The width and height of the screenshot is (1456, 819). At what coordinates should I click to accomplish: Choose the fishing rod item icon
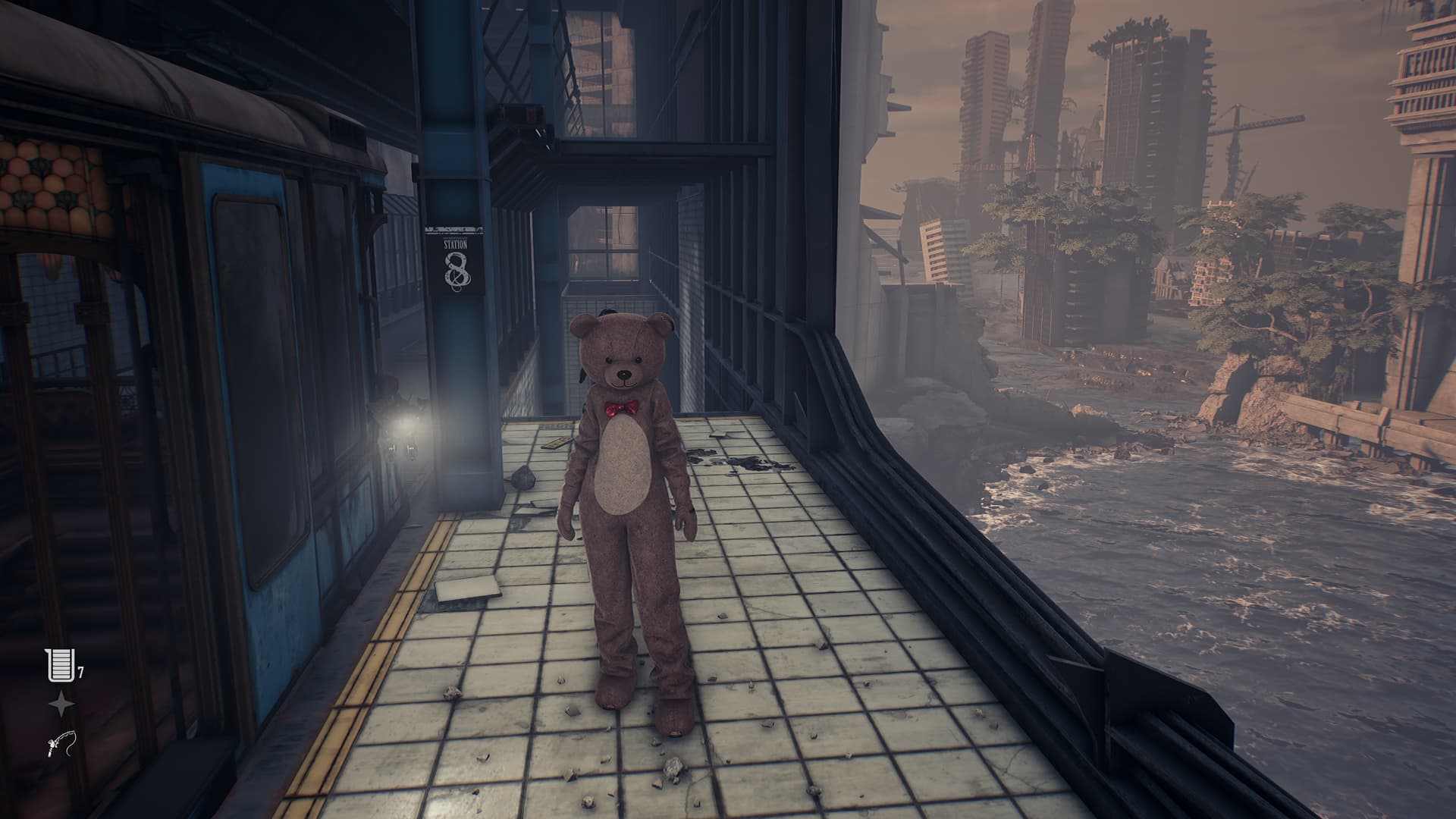coord(61,747)
